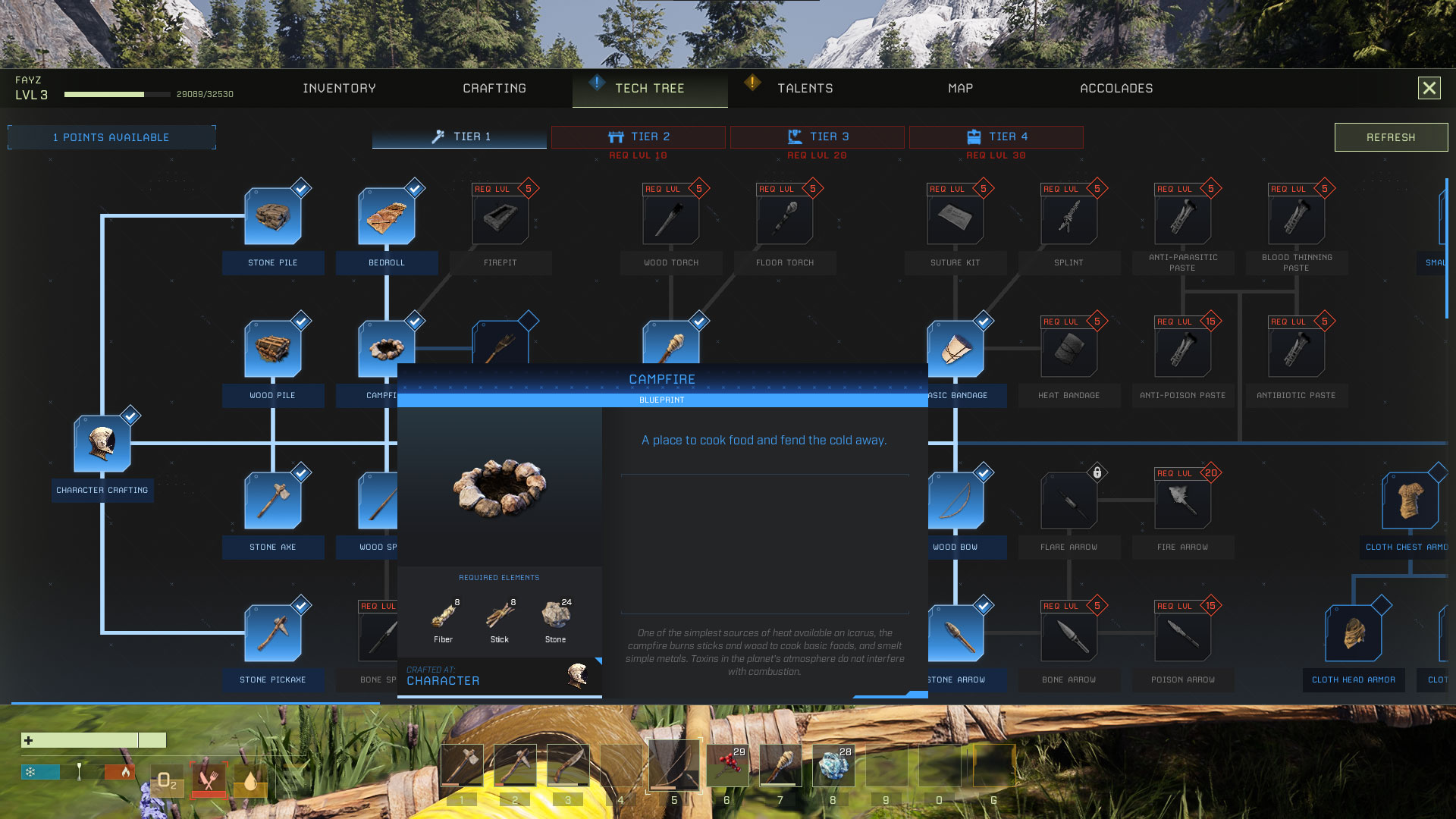This screenshot has height=819, width=1456.
Task: Choose the Tier 4 tier tab
Action: (x=996, y=137)
